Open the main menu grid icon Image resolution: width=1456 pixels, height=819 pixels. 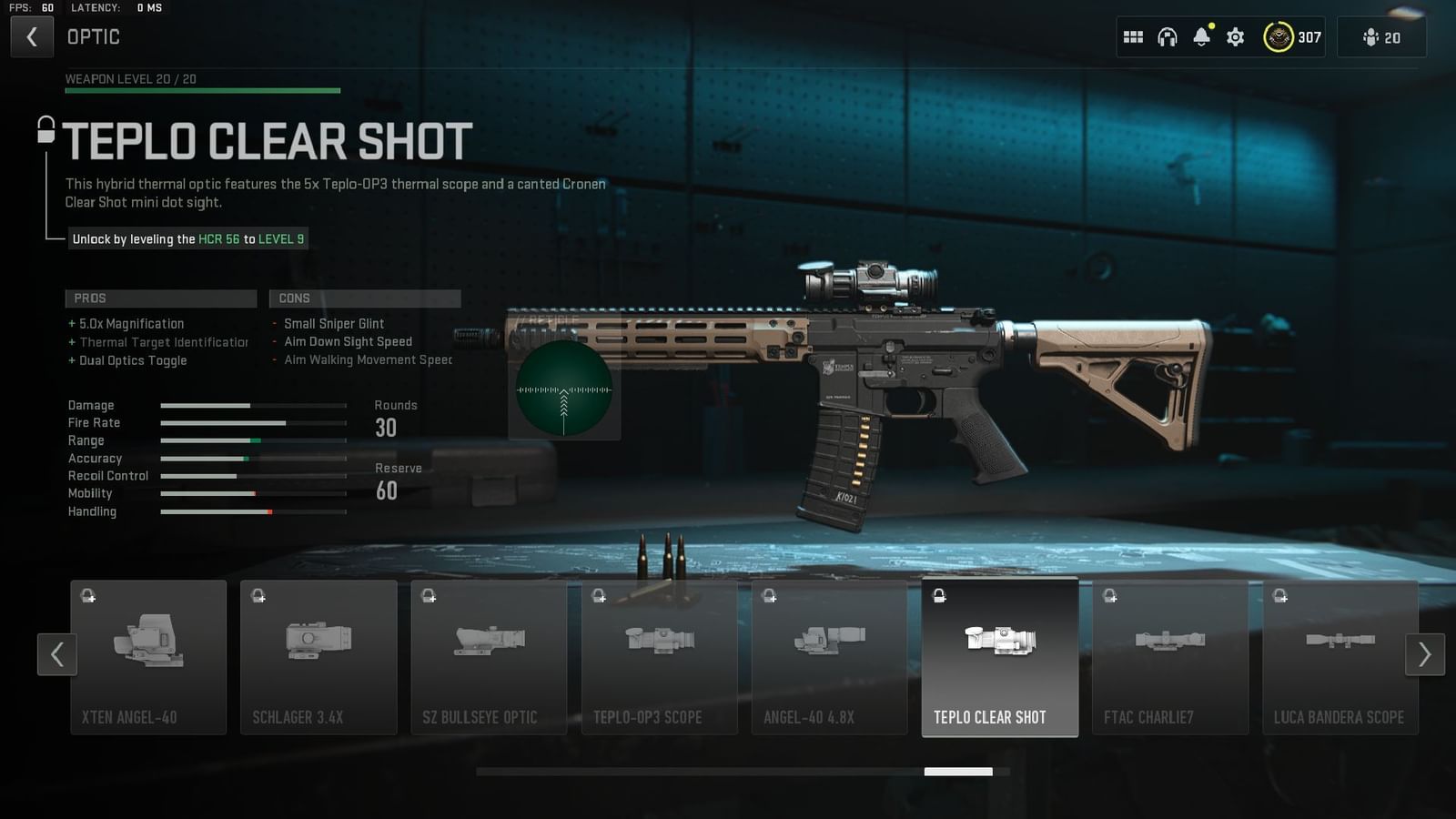coord(1133,36)
